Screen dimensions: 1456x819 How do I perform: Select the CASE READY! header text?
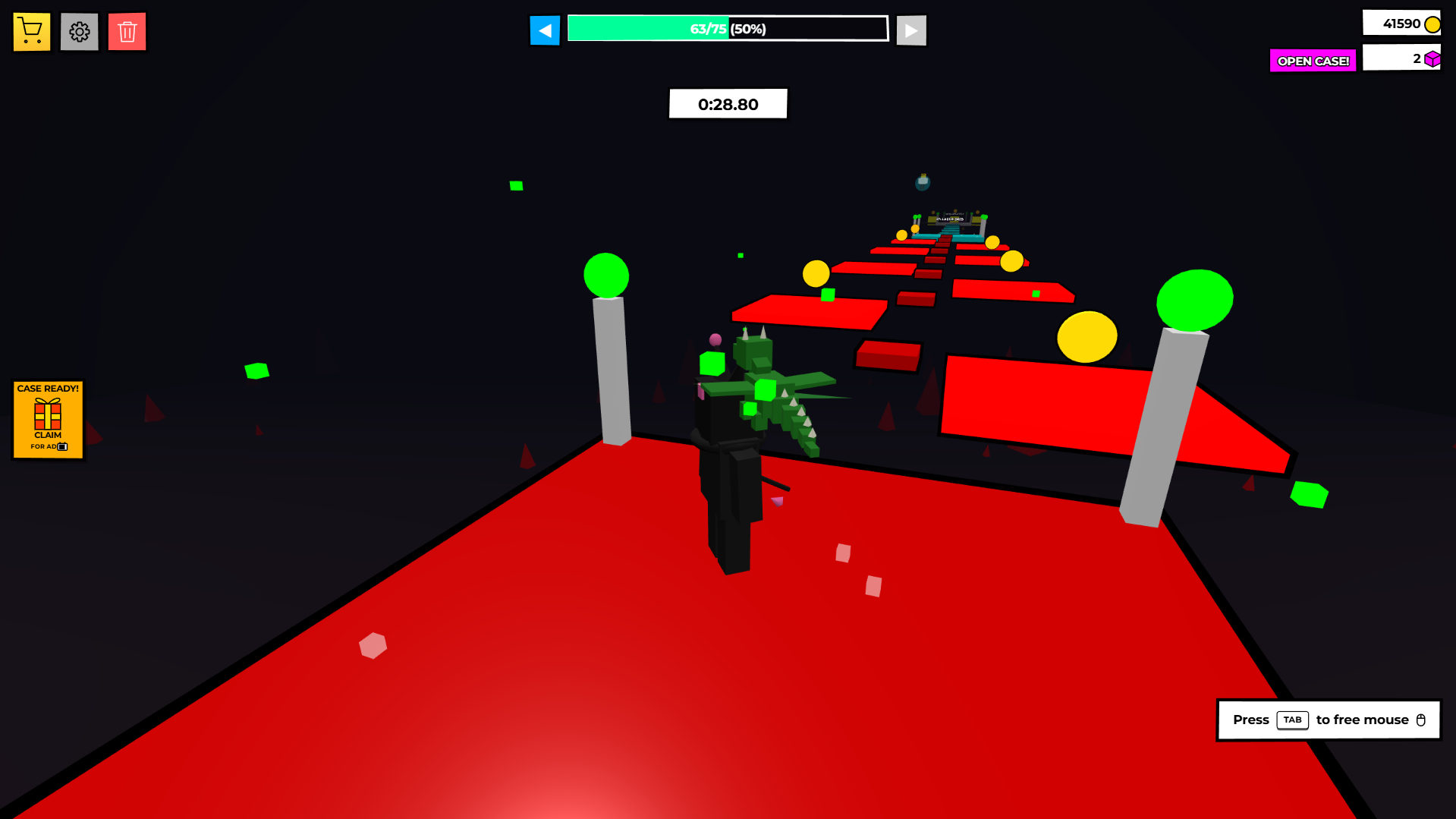[48, 388]
